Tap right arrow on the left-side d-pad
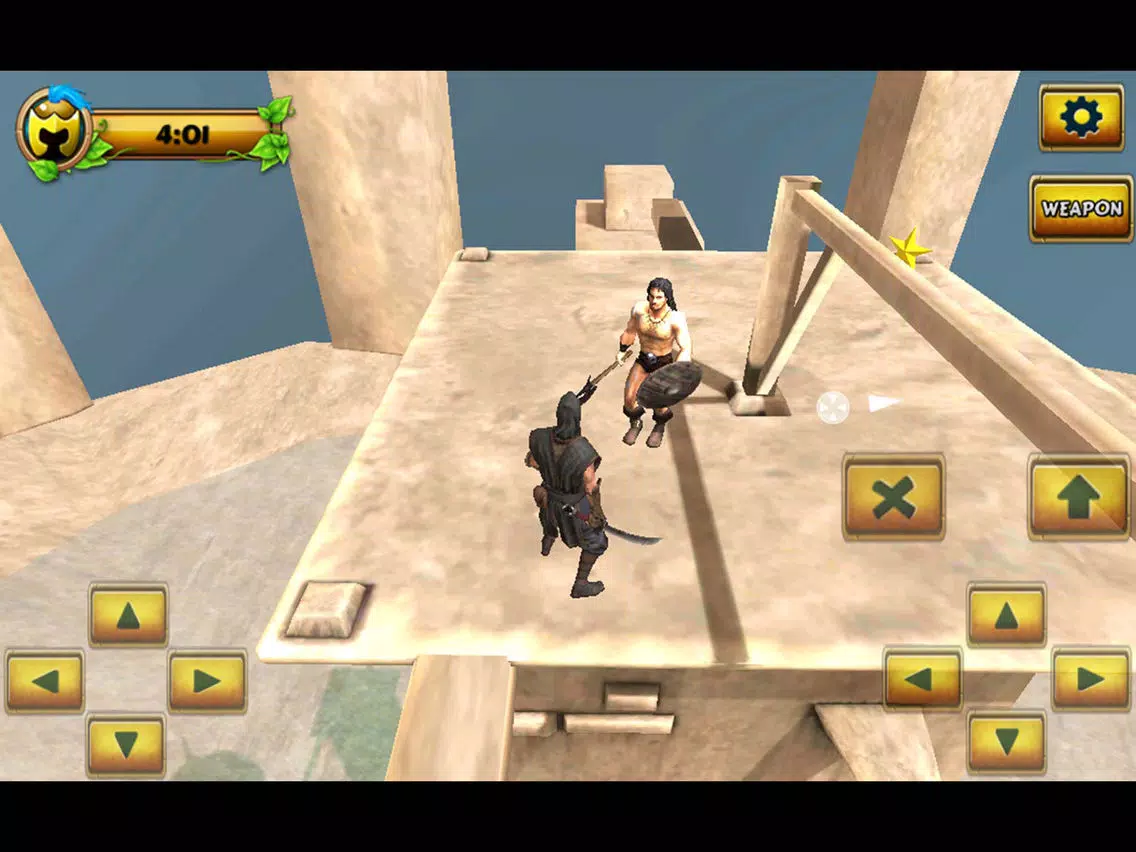This screenshot has height=852, width=1136. click(x=207, y=681)
